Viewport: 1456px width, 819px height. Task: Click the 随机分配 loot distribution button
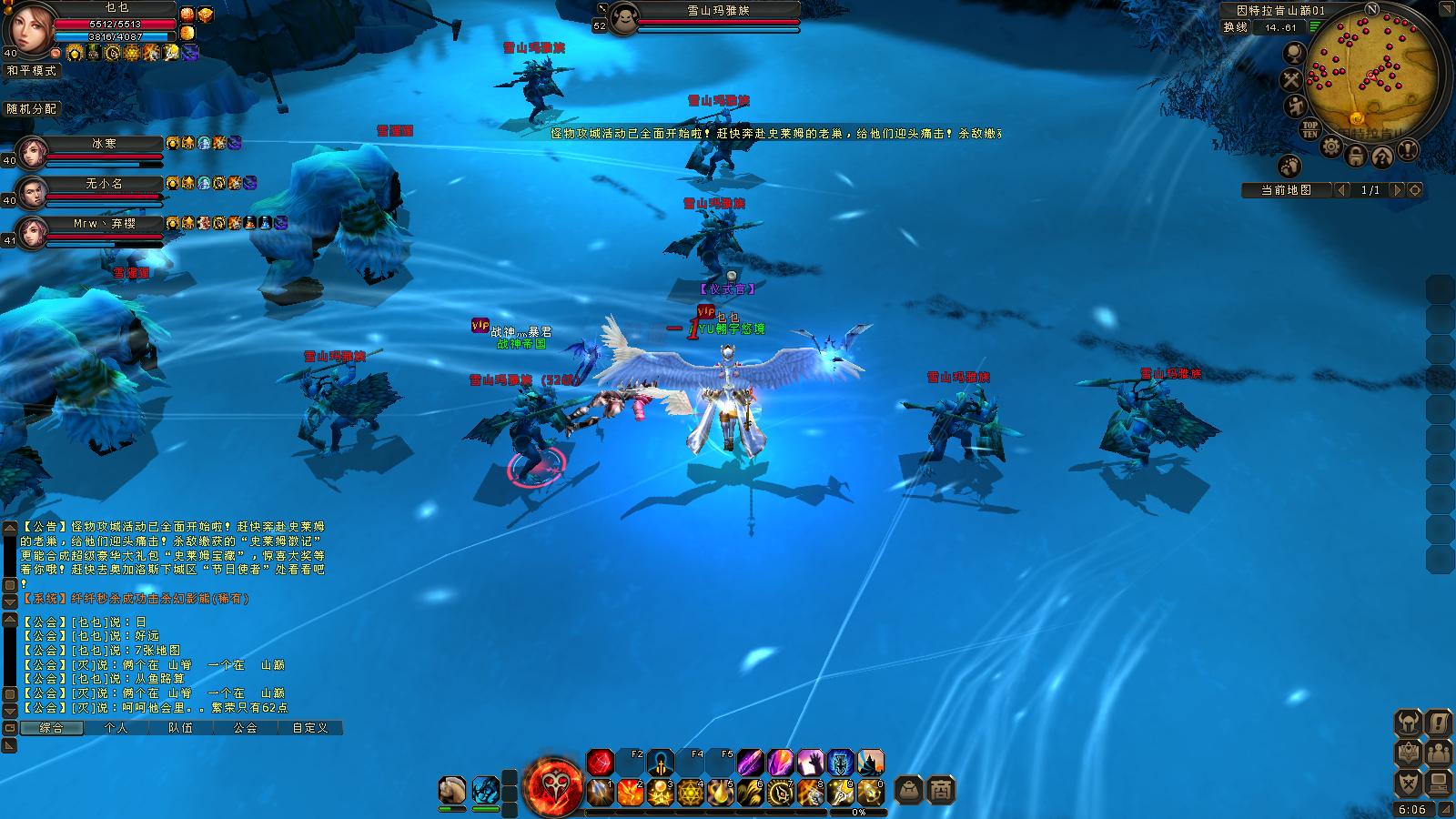click(32, 108)
